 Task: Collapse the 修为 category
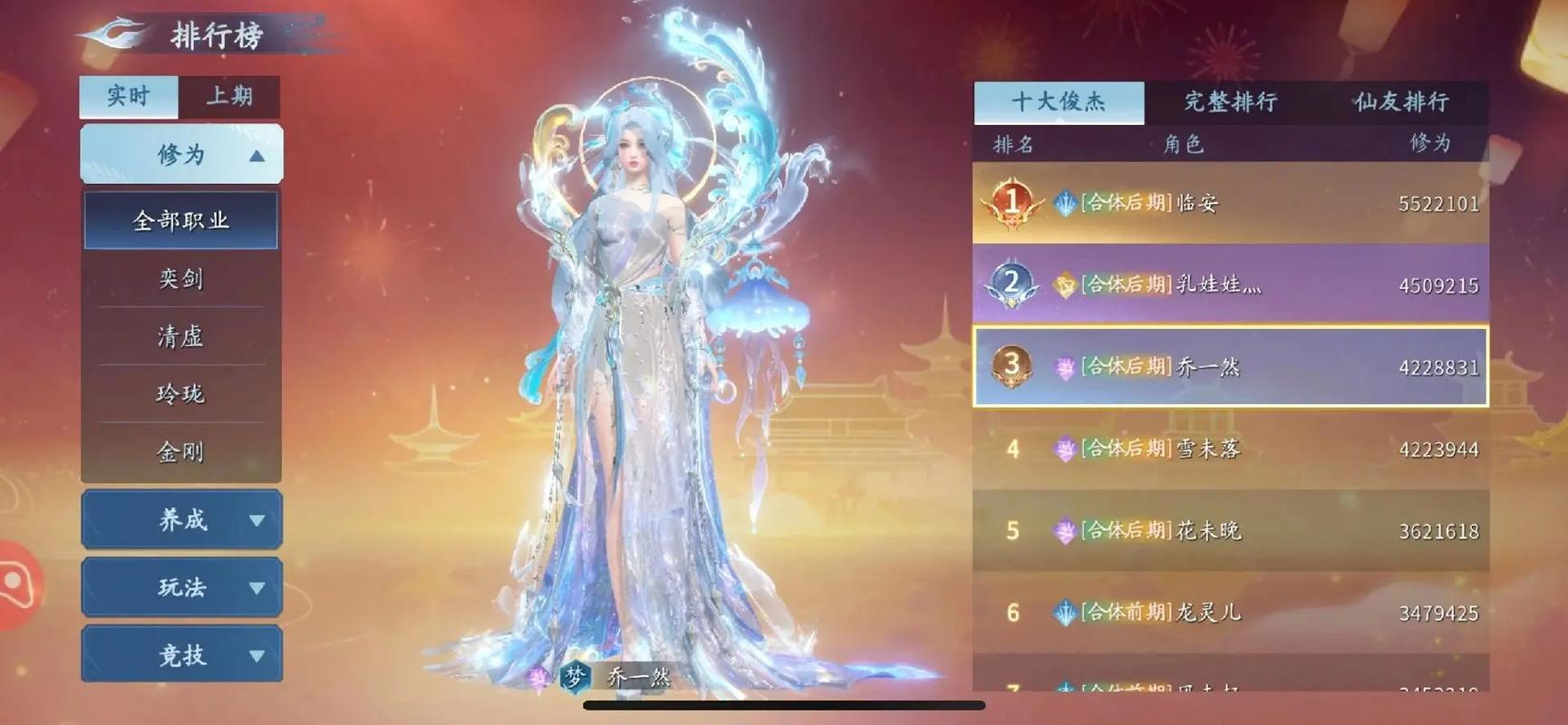[181, 154]
